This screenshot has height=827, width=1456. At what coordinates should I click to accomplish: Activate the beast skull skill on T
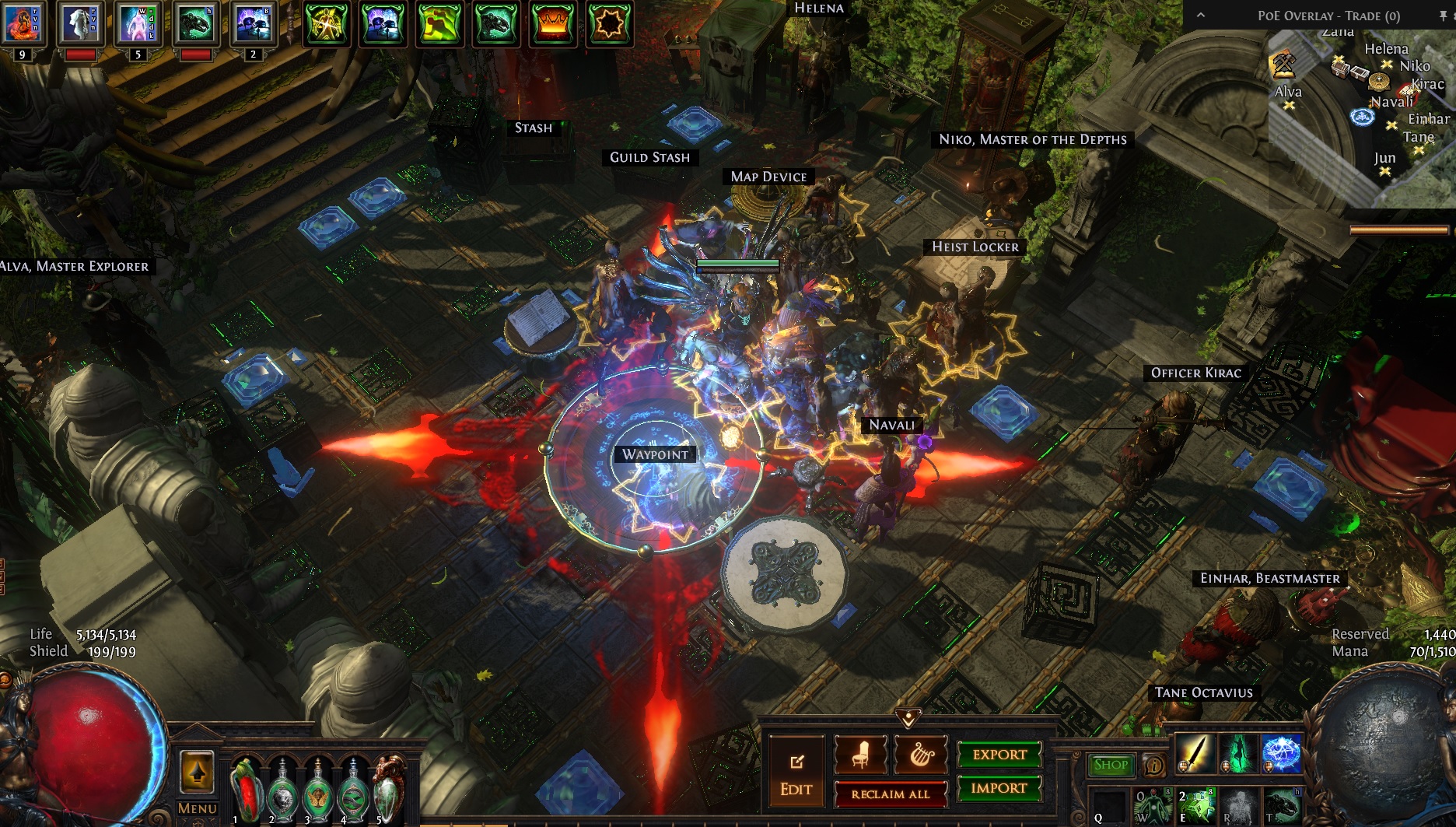(1280, 807)
